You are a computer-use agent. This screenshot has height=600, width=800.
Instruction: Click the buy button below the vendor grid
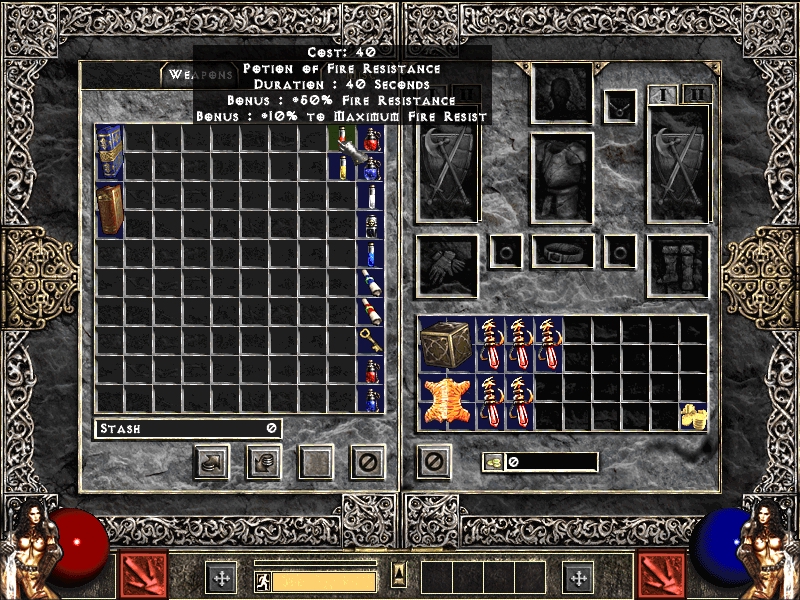pos(212,461)
